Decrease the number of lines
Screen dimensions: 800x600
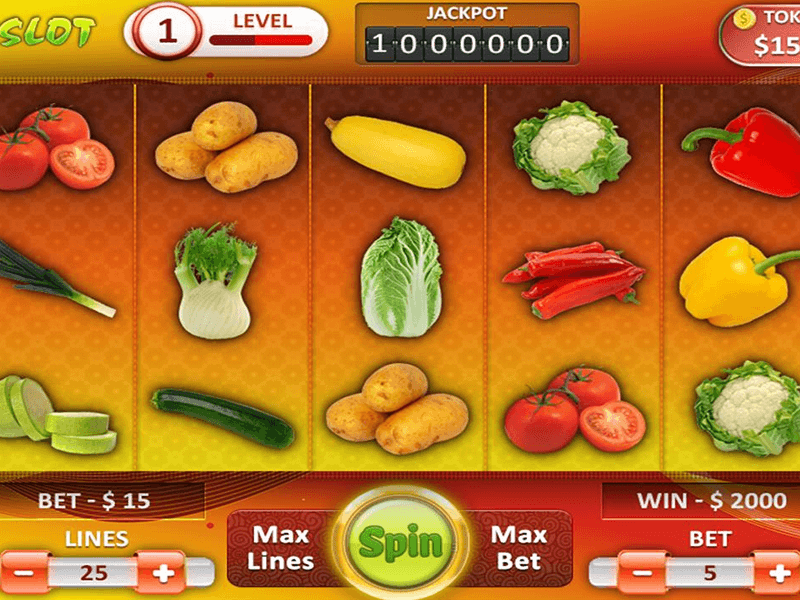click(x=22, y=572)
